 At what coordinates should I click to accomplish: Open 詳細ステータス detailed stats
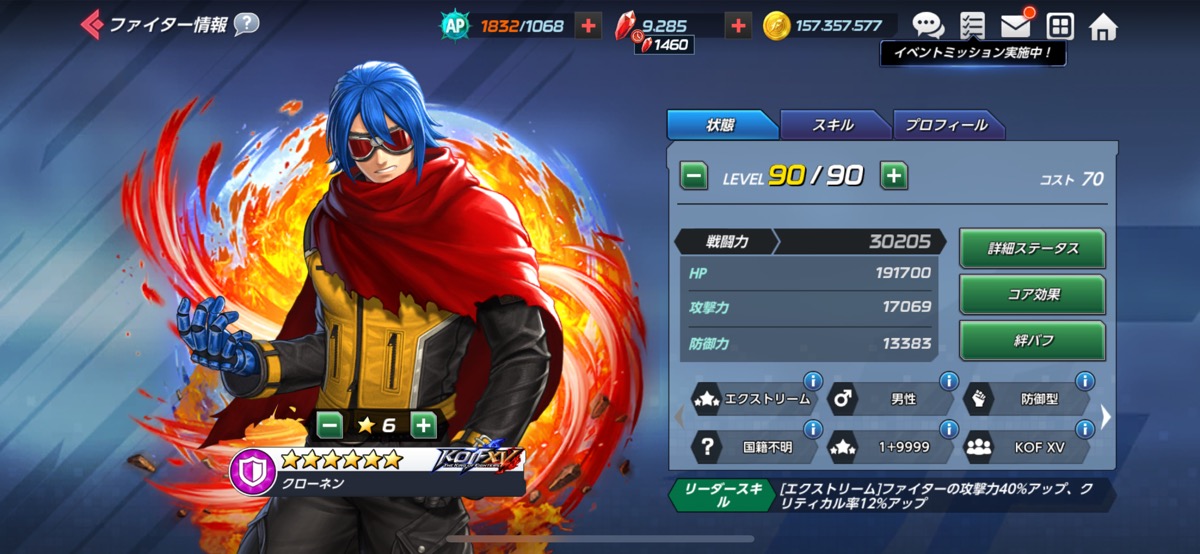(1032, 249)
